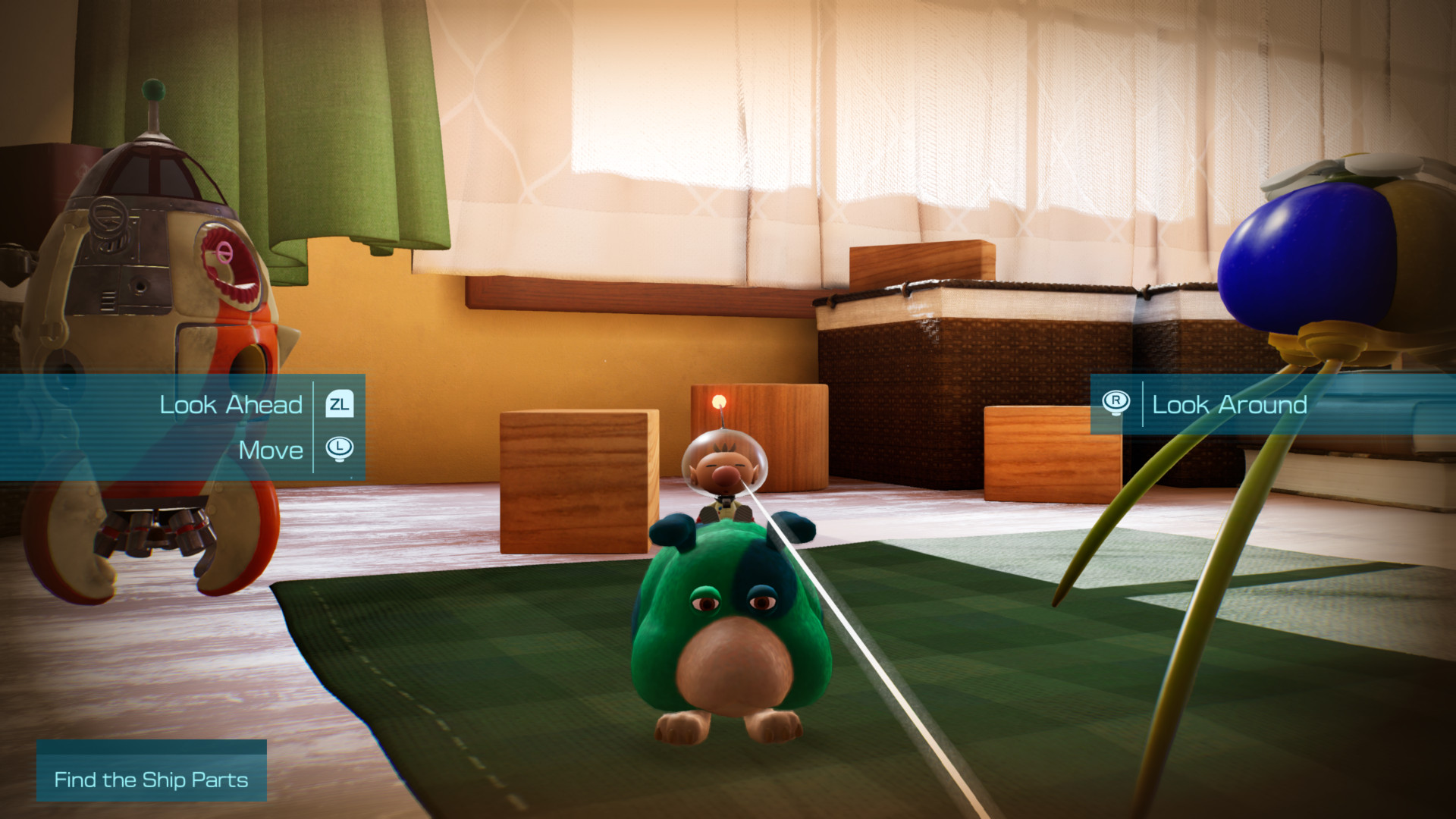This screenshot has height=819, width=1456.
Task: Click the Find the Ship Parts objective banner
Action: point(151,779)
